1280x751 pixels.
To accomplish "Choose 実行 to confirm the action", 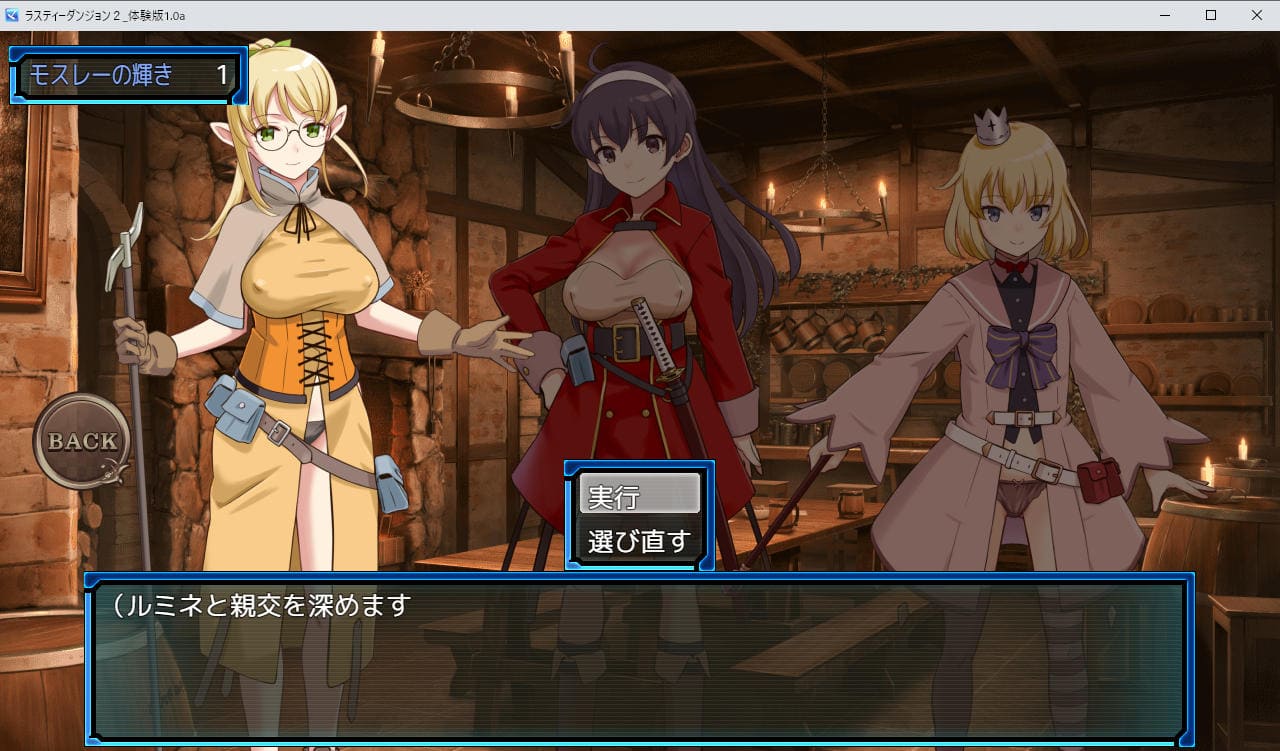I will pyautogui.click(x=639, y=496).
